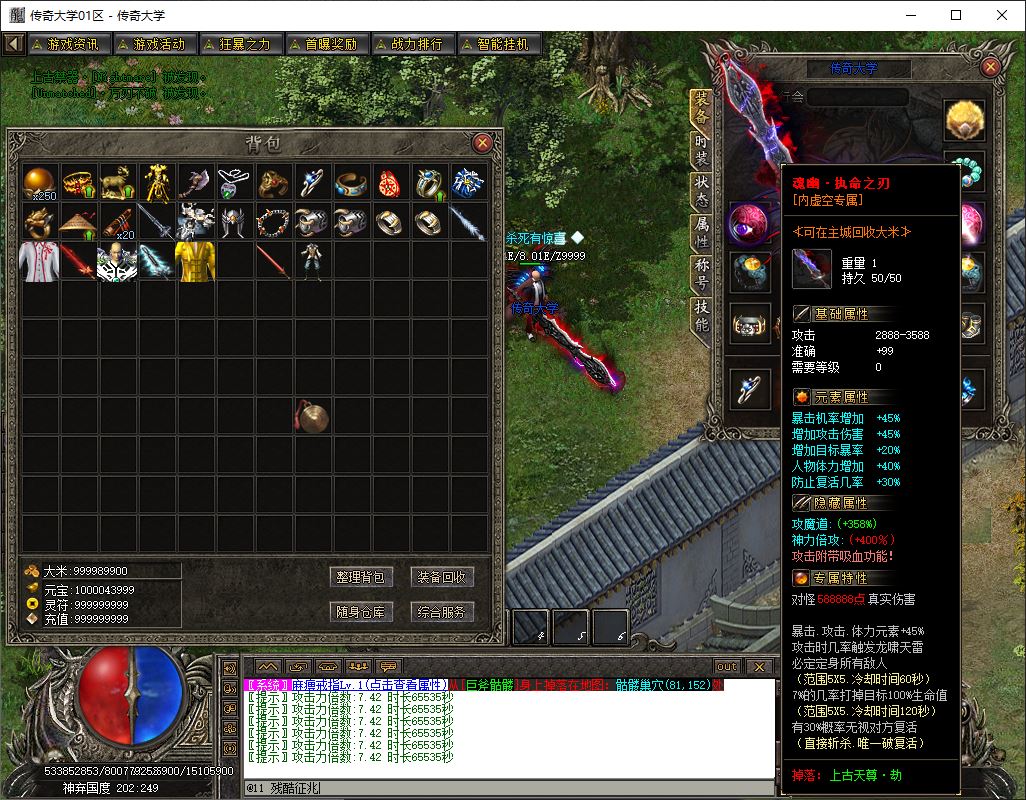Activate the 智能挂机 auto-play button
Image resolution: width=1026 pixels, height=800 pixels.
coord(499,44)
